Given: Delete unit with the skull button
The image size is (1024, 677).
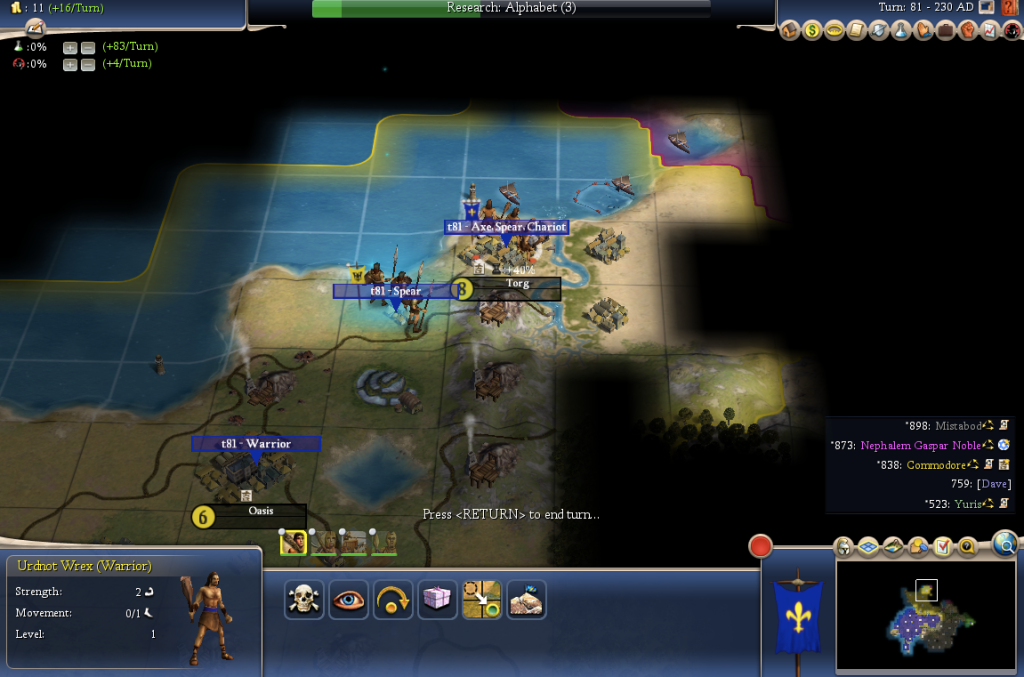Looking at the screenshot, I should (303, 599).
